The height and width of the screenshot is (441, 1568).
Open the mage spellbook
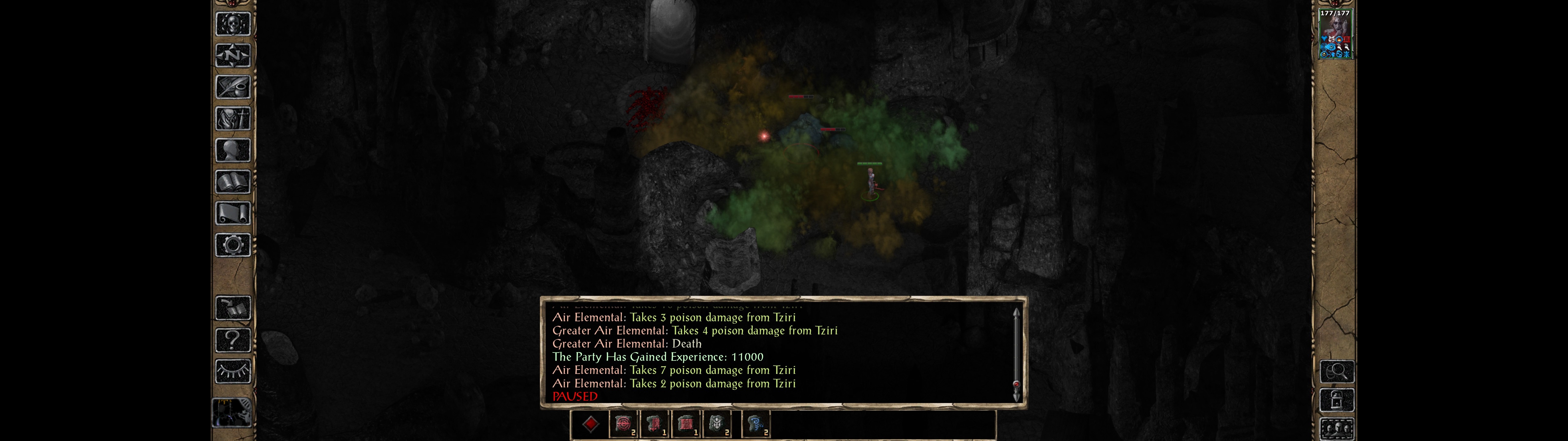[x=233, y=182]
